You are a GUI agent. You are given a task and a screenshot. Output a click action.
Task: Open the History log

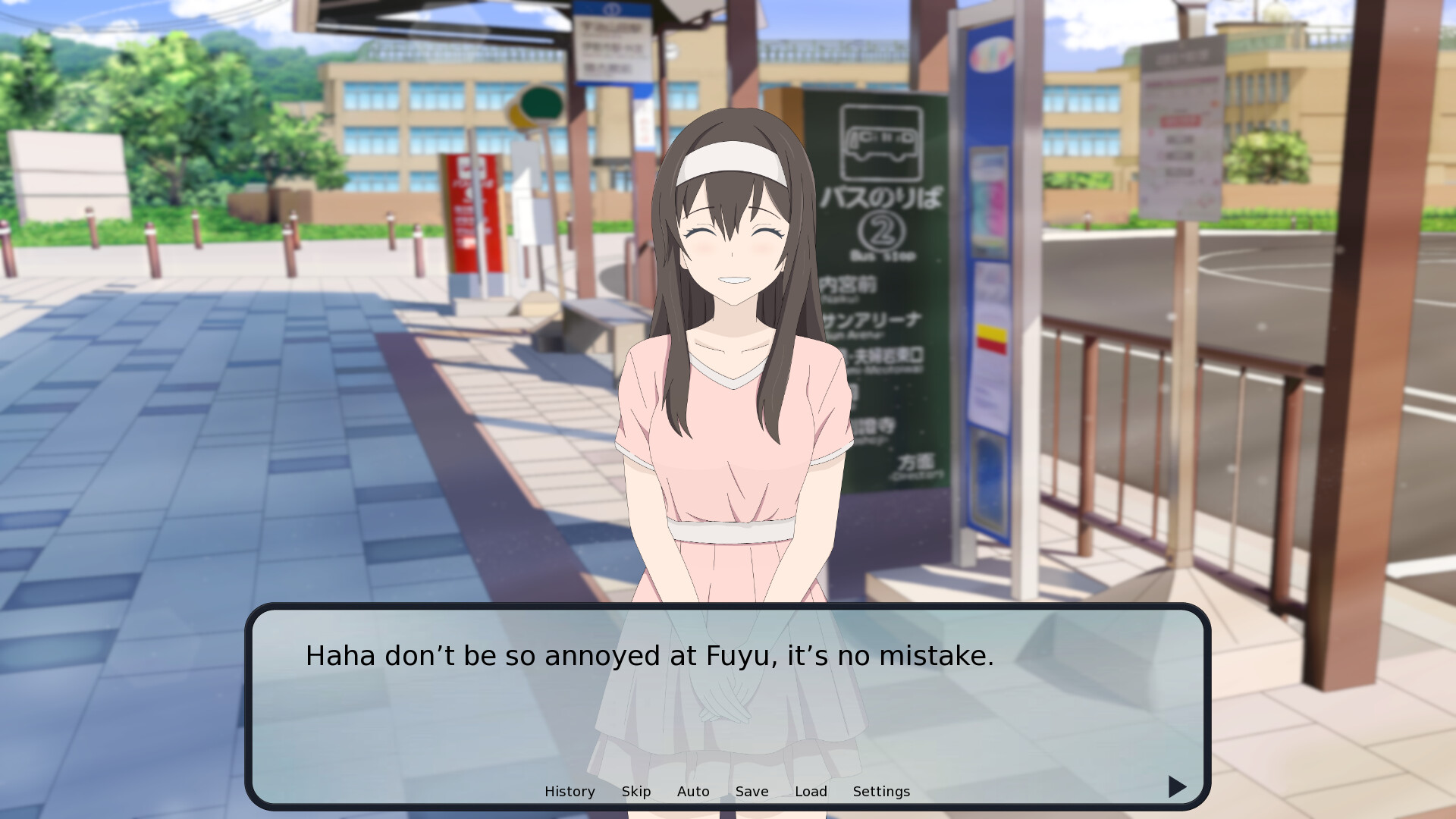[570, 792]
